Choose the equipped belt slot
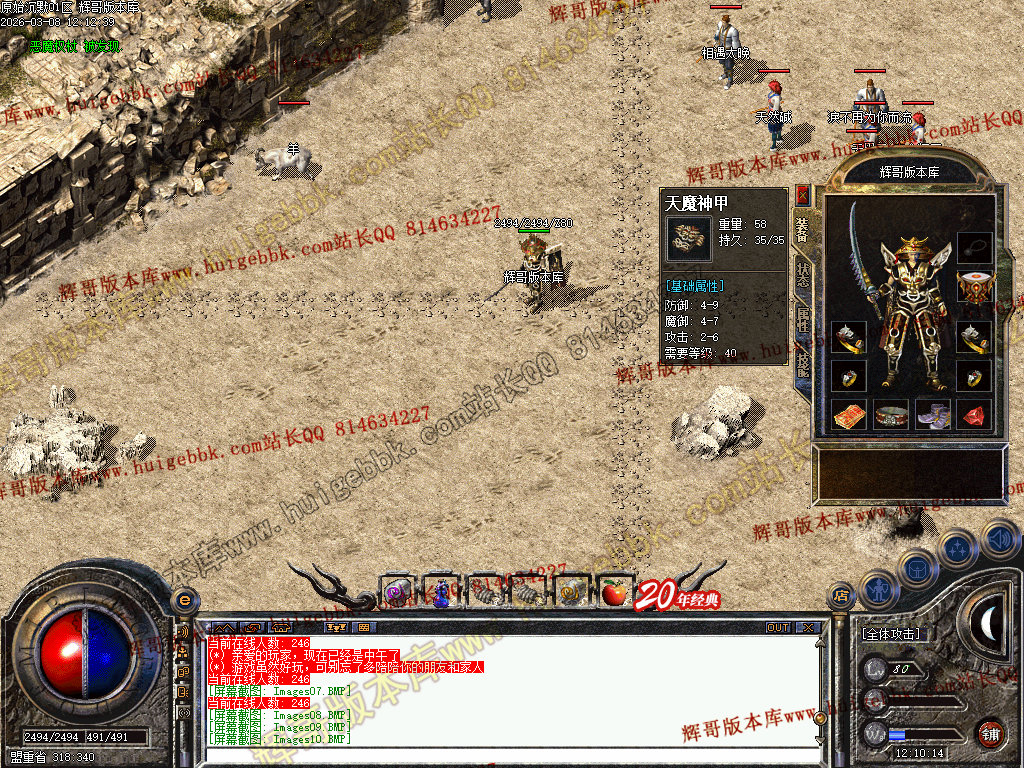1024x768 pixels. 891,414
